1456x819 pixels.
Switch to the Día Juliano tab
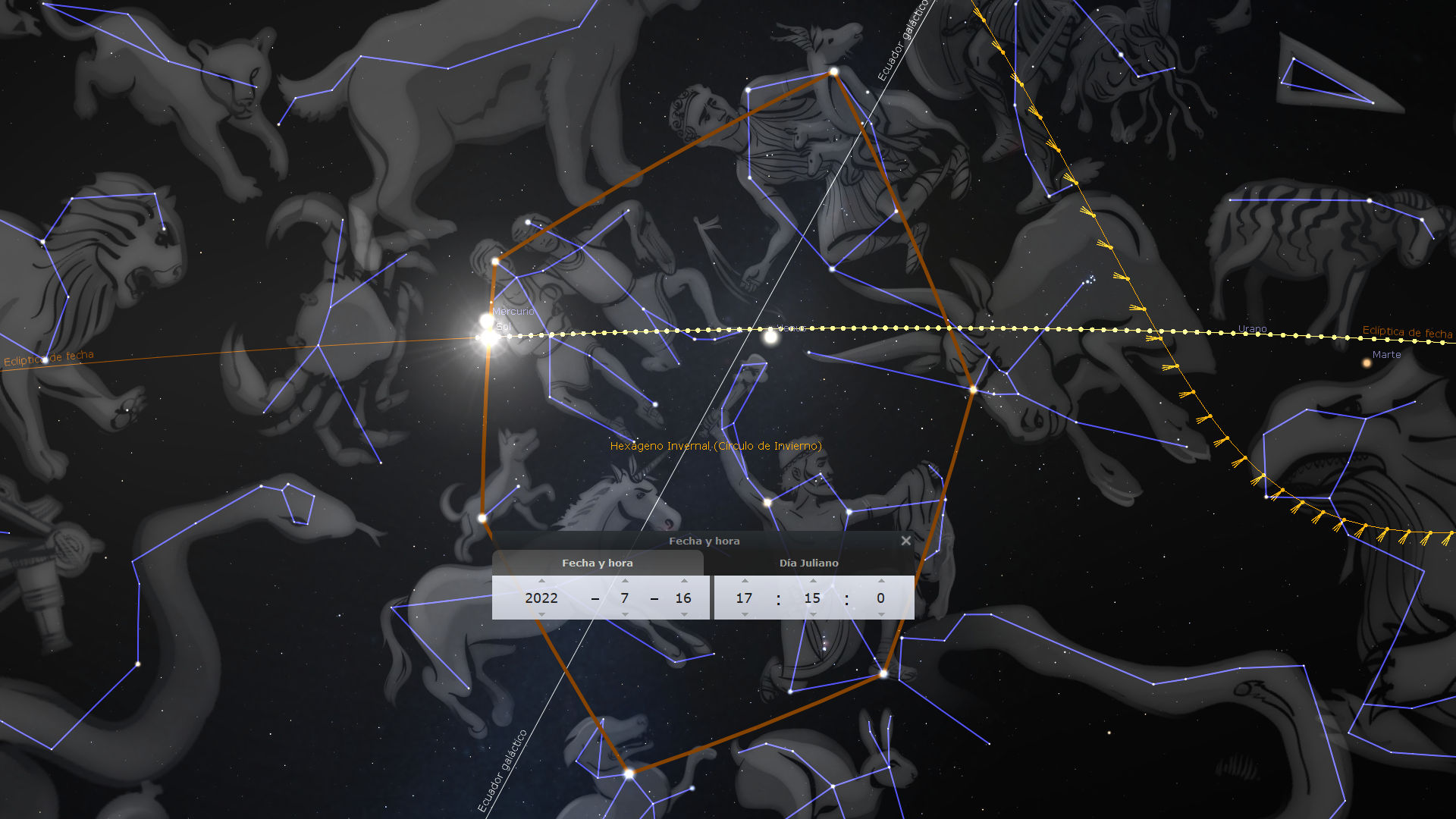808,563
